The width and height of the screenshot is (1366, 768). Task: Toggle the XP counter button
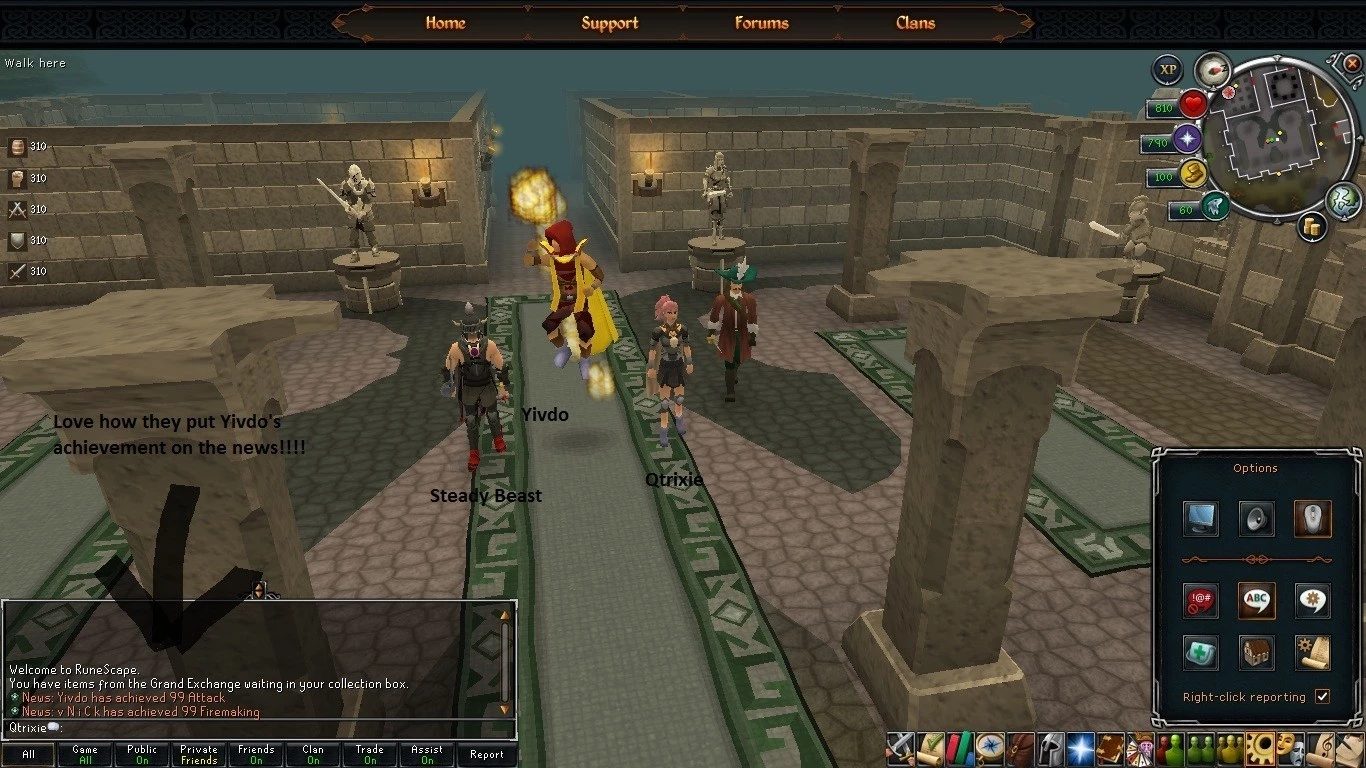point(1167,70)
